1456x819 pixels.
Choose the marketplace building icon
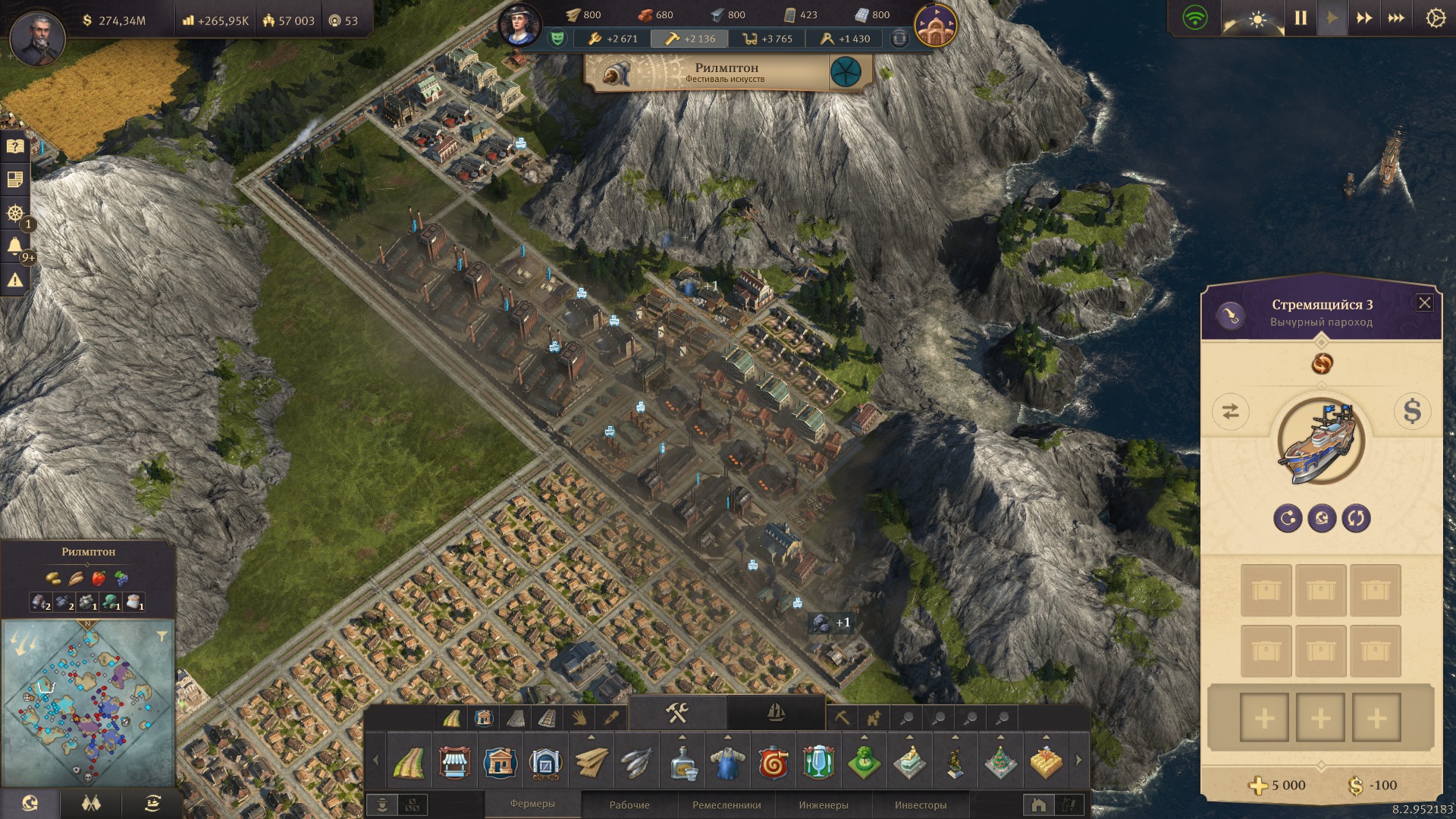click(454, 761)
